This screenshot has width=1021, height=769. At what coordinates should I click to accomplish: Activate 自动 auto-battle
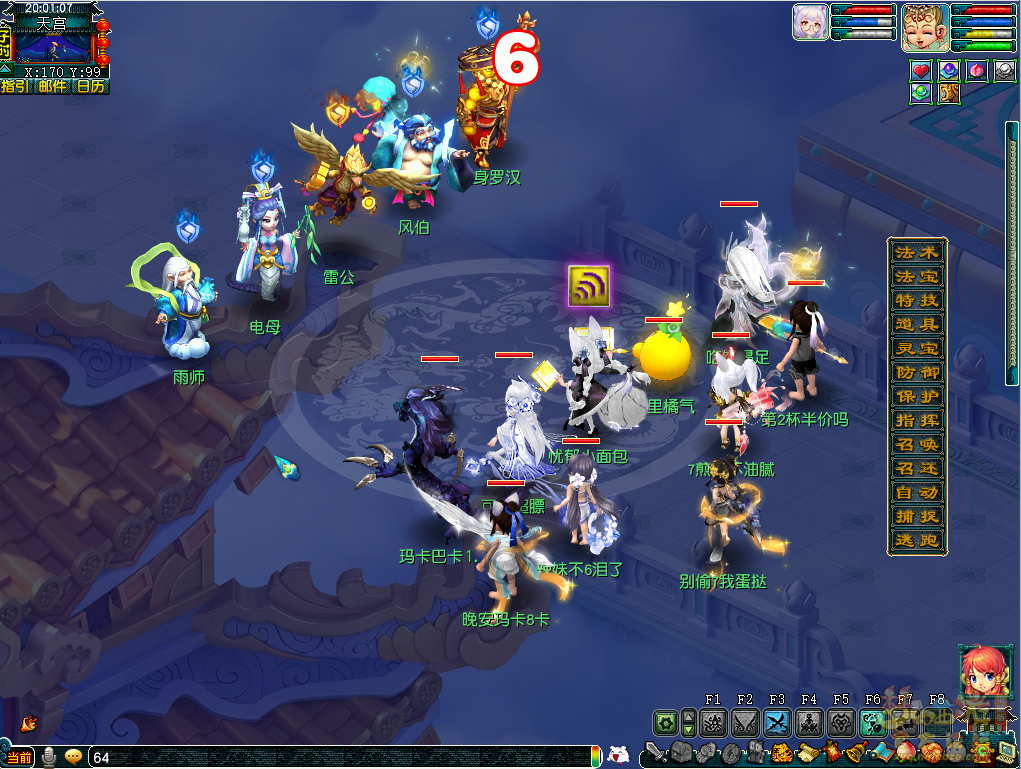point(916,492)
